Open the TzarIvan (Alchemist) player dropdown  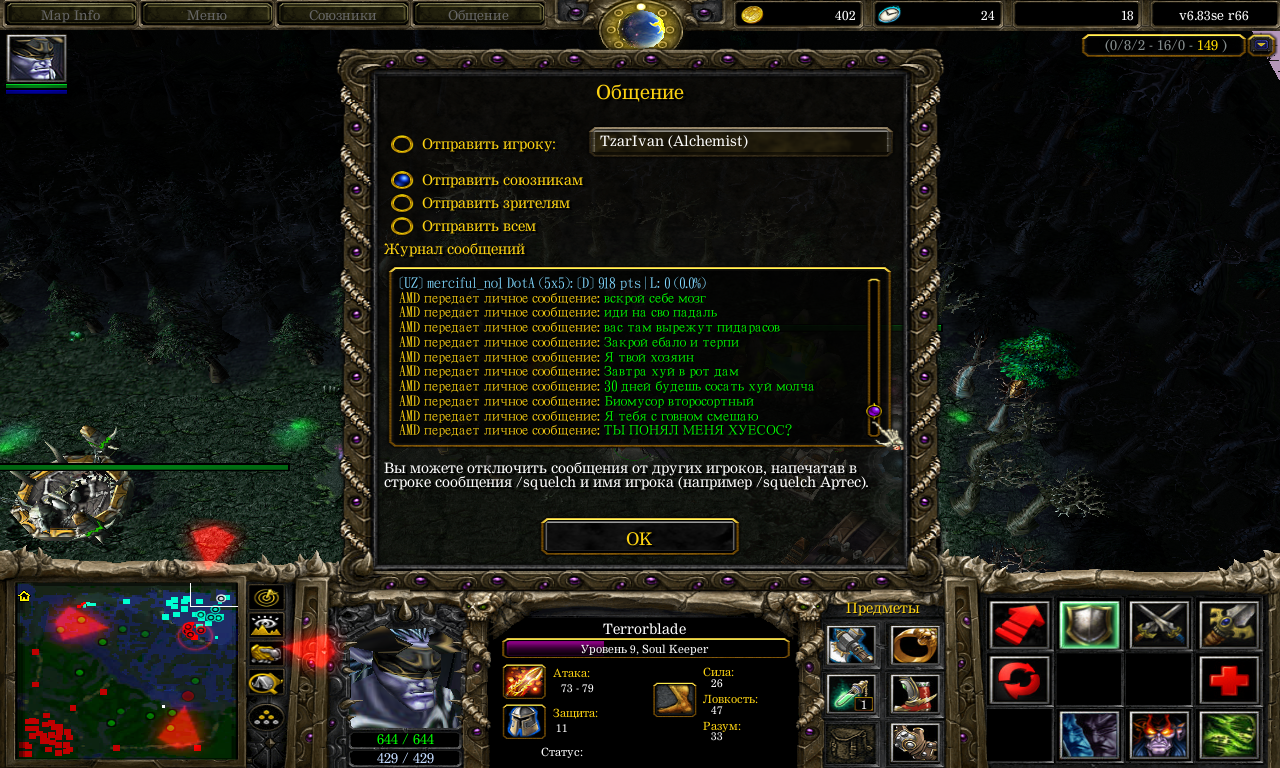pos(740,142)
